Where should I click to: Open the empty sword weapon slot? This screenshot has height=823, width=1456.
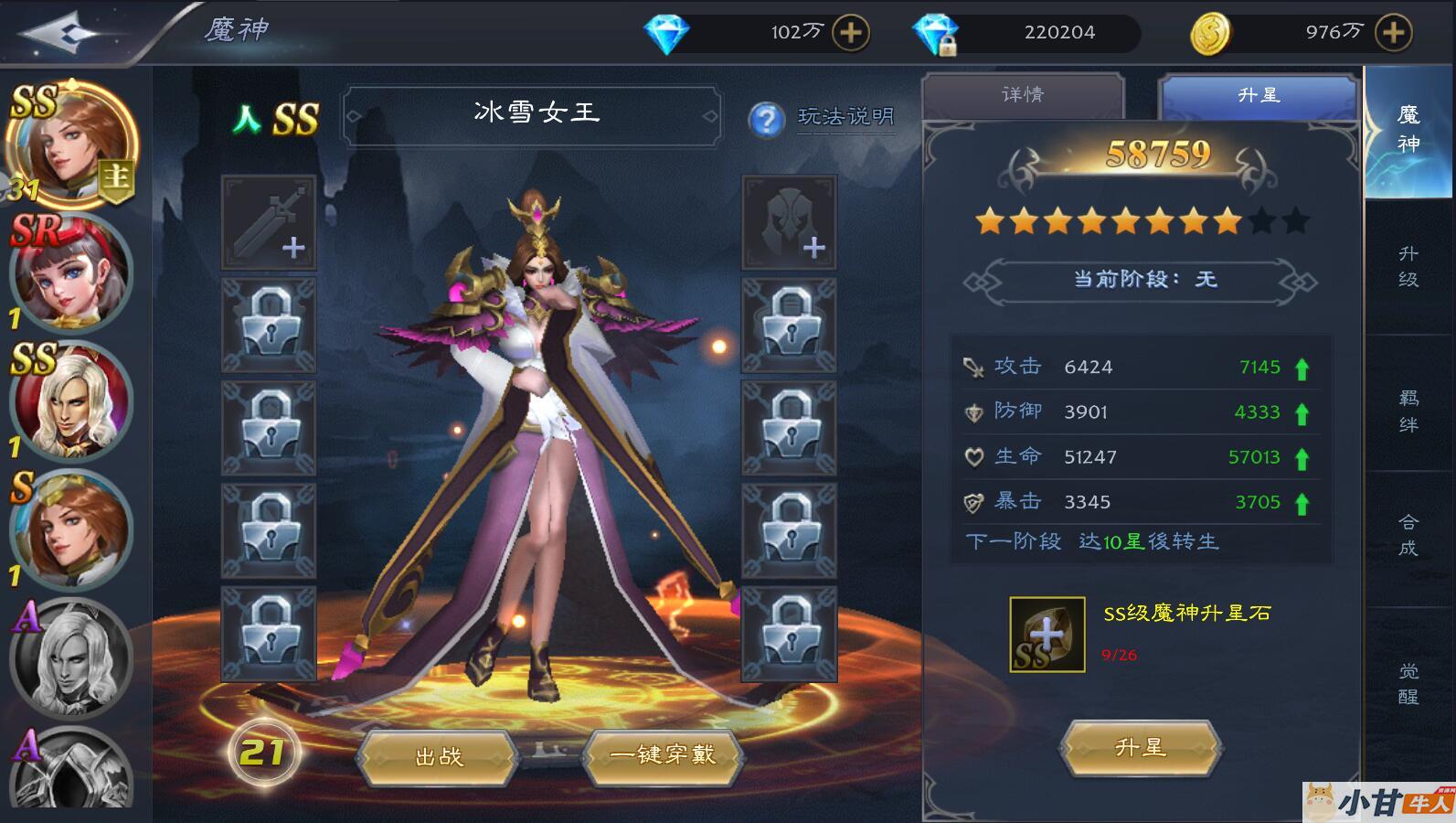pos(269,222)
